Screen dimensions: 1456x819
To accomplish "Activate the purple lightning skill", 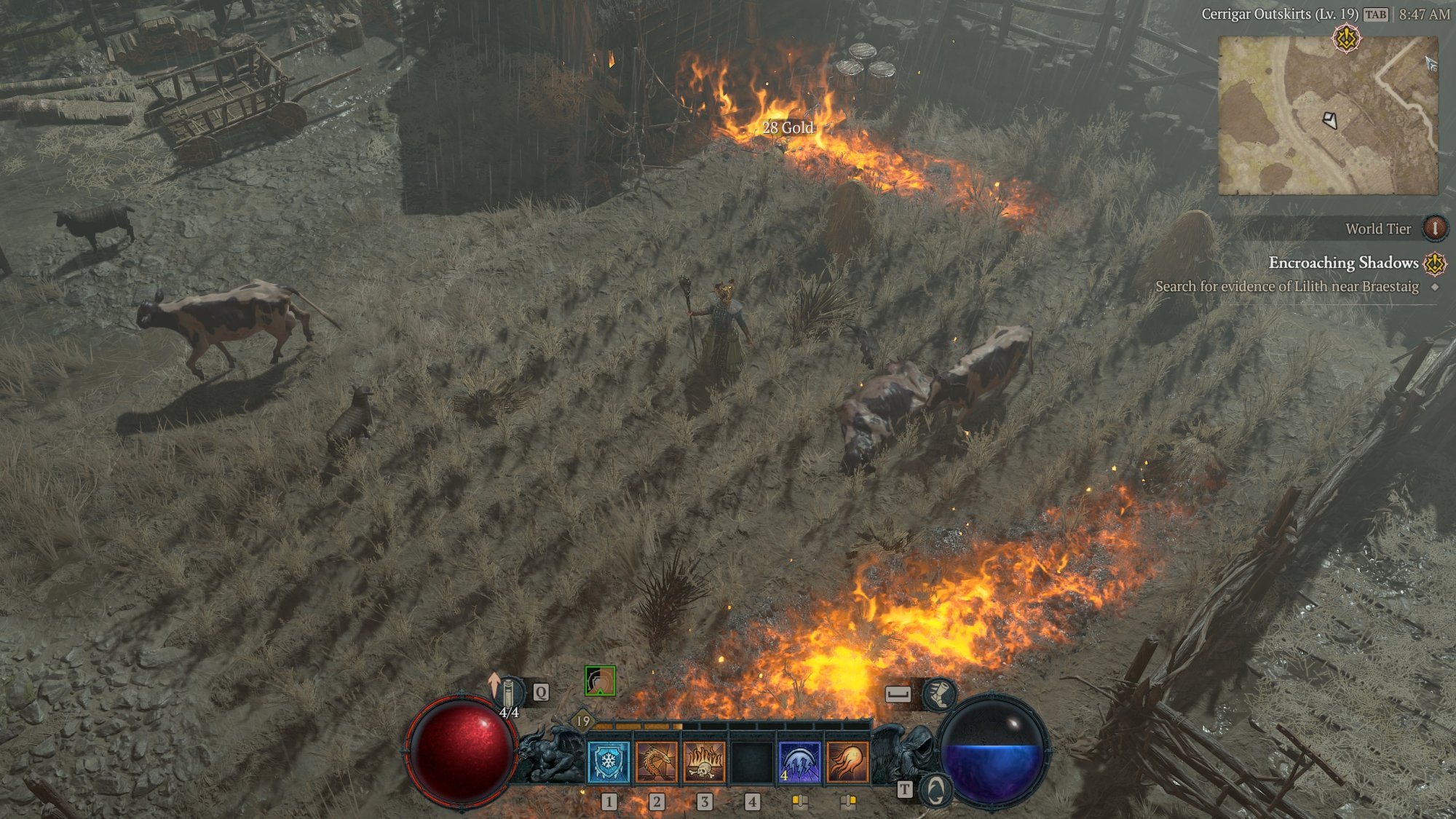I will [x=799, y=761].
